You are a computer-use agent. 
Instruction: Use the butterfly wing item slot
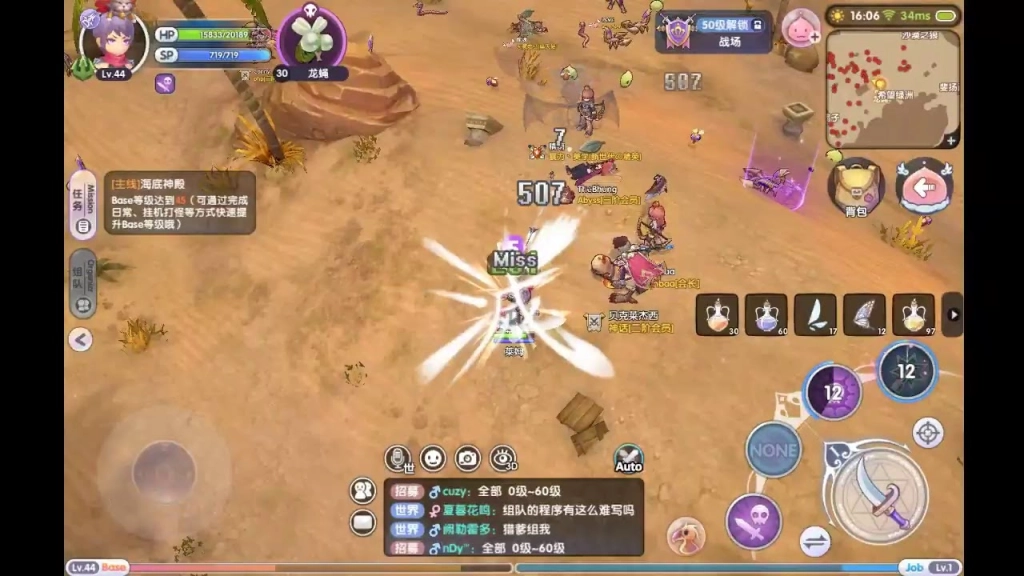[864, 315]
